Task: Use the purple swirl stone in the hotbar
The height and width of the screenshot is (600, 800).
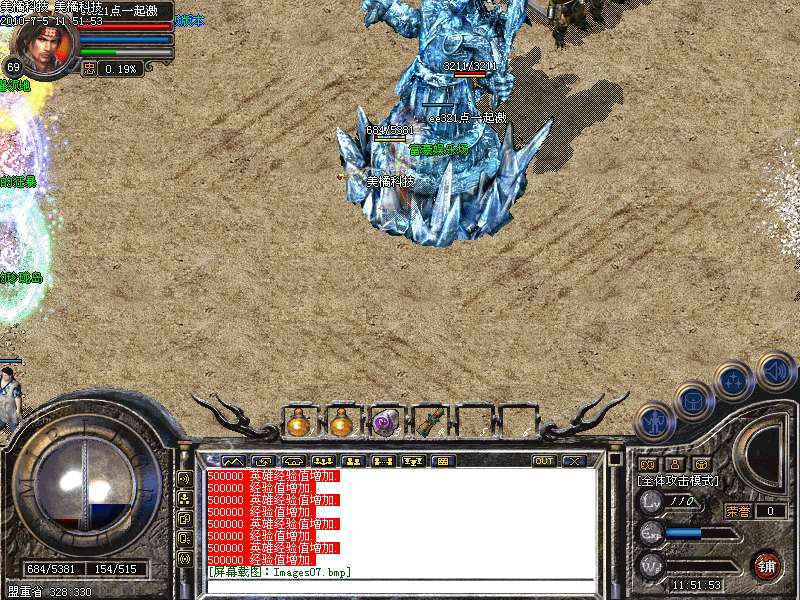Action: click(x=385, y=423)
